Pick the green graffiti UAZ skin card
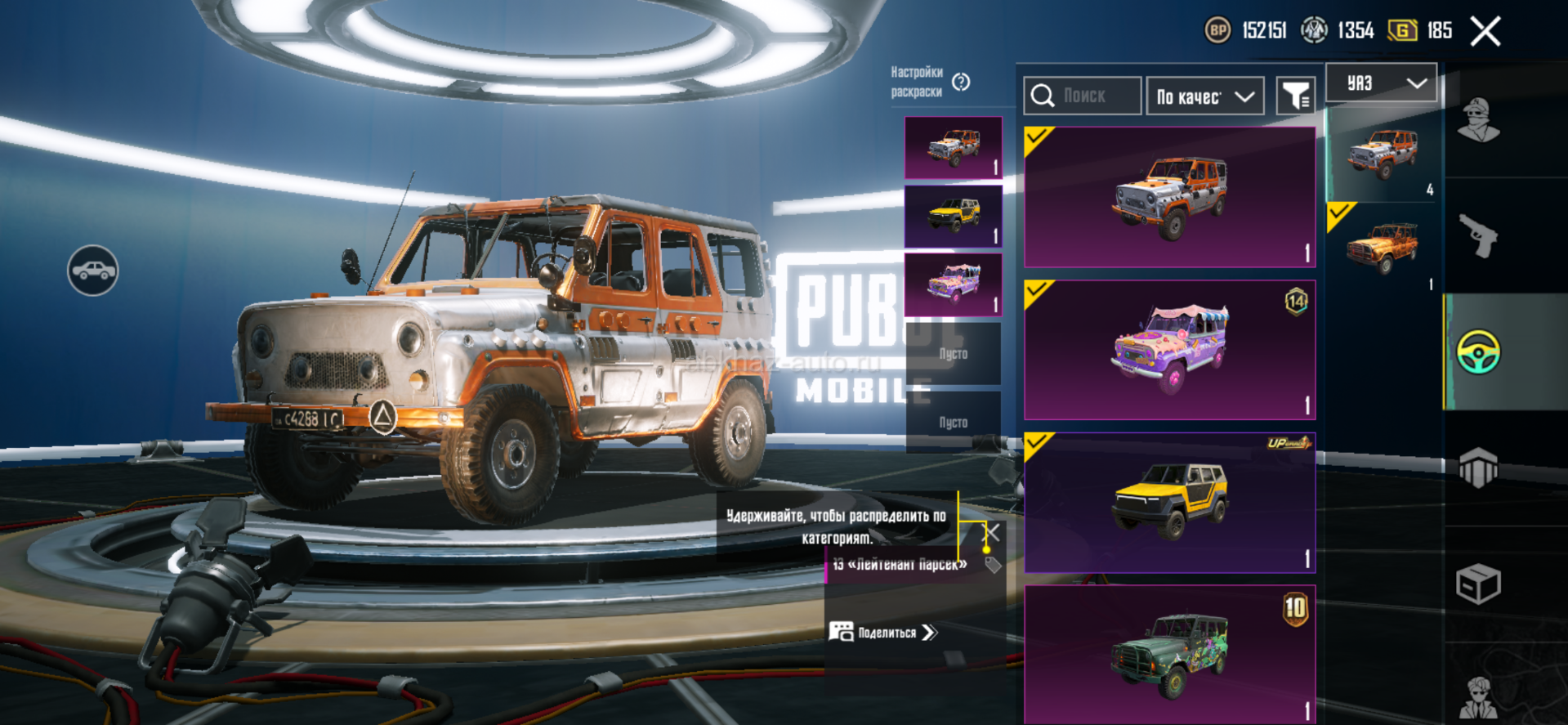 [1169, 654]
